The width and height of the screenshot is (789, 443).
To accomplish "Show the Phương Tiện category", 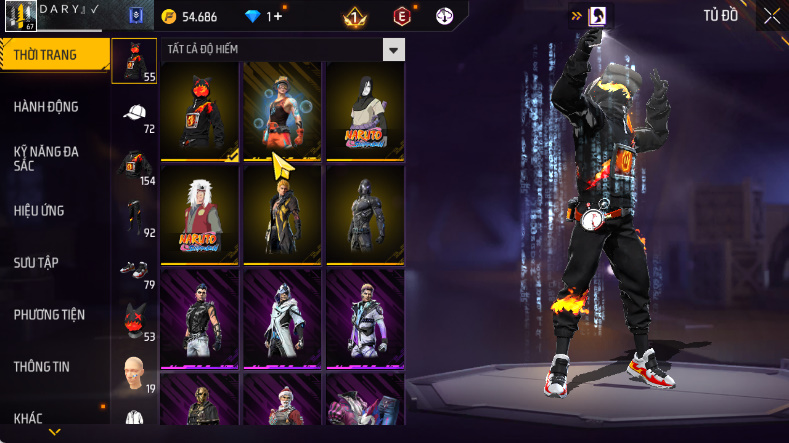I will pyautogui.click(x=49, y=315).
